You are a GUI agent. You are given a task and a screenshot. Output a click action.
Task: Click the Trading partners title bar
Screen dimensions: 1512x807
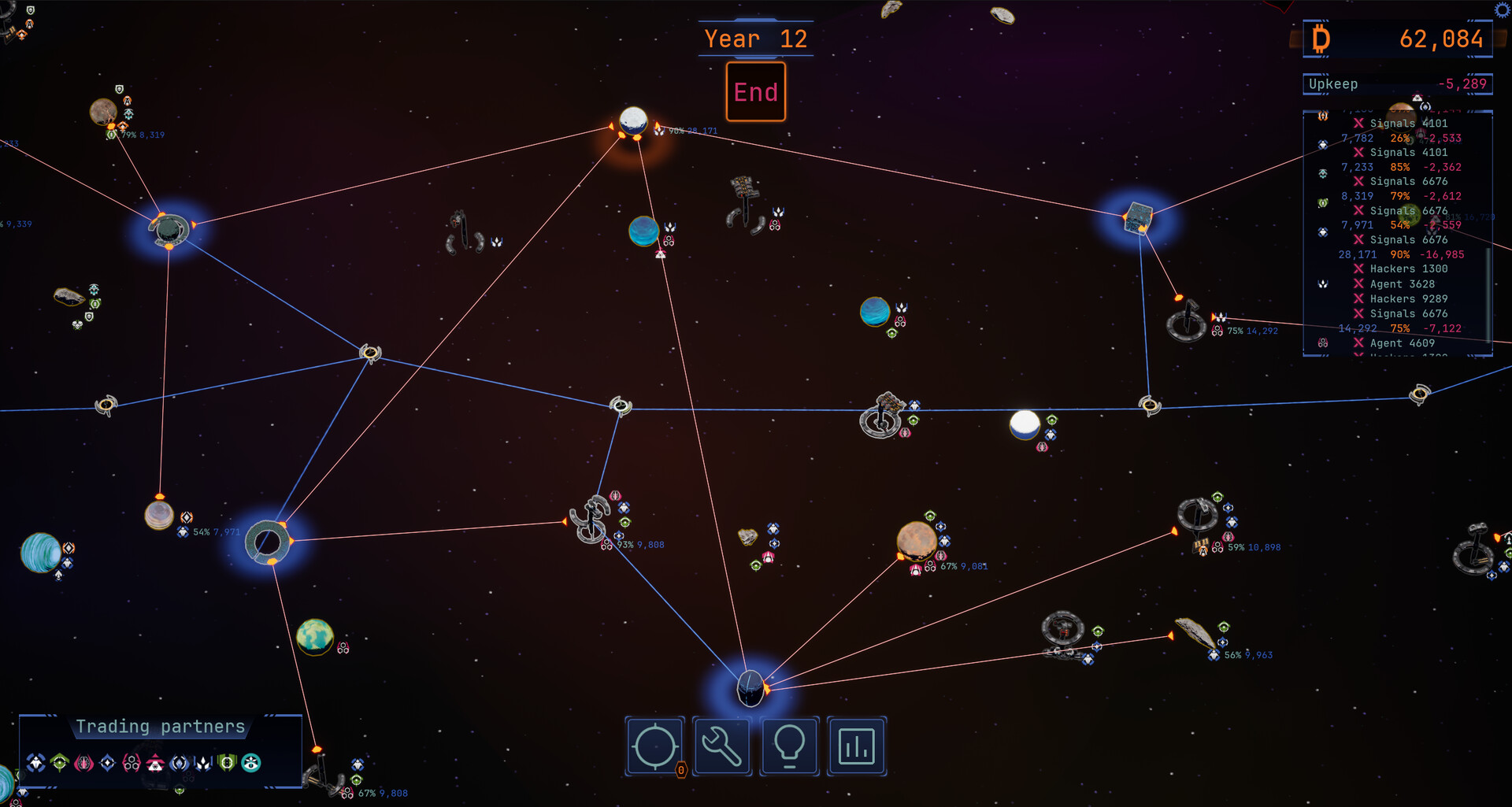click(160, 726)
